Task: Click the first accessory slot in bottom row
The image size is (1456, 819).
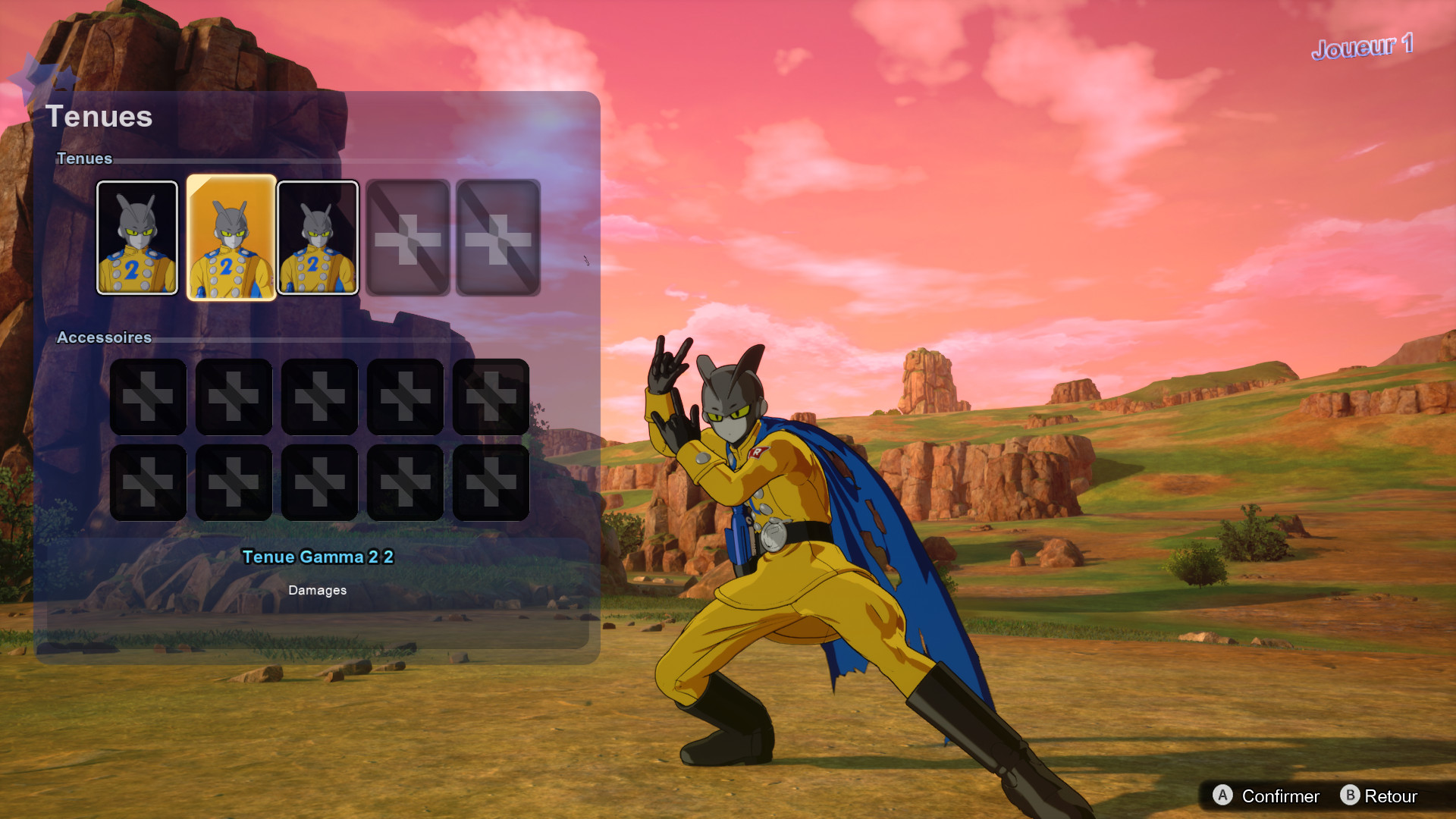Action: 148,482
